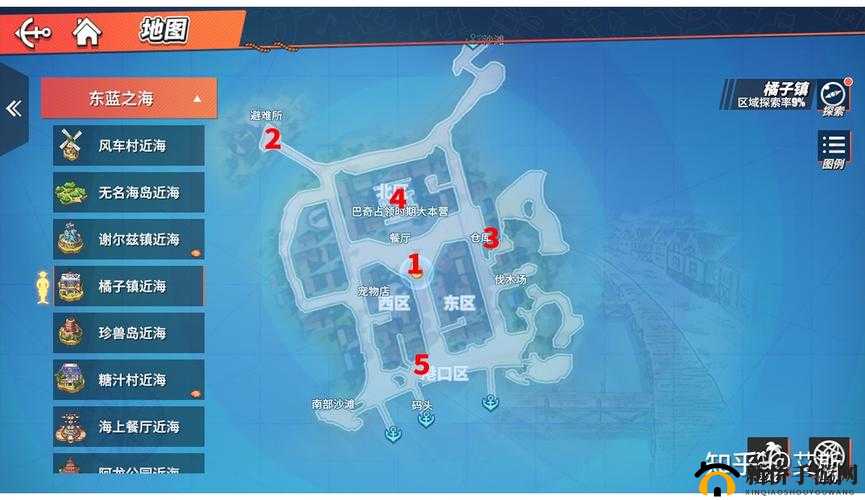Viewport: 865px width, 500px height.
Task: Open the 谢尔兹镇近海 map entry
Action: coord(129,239)
